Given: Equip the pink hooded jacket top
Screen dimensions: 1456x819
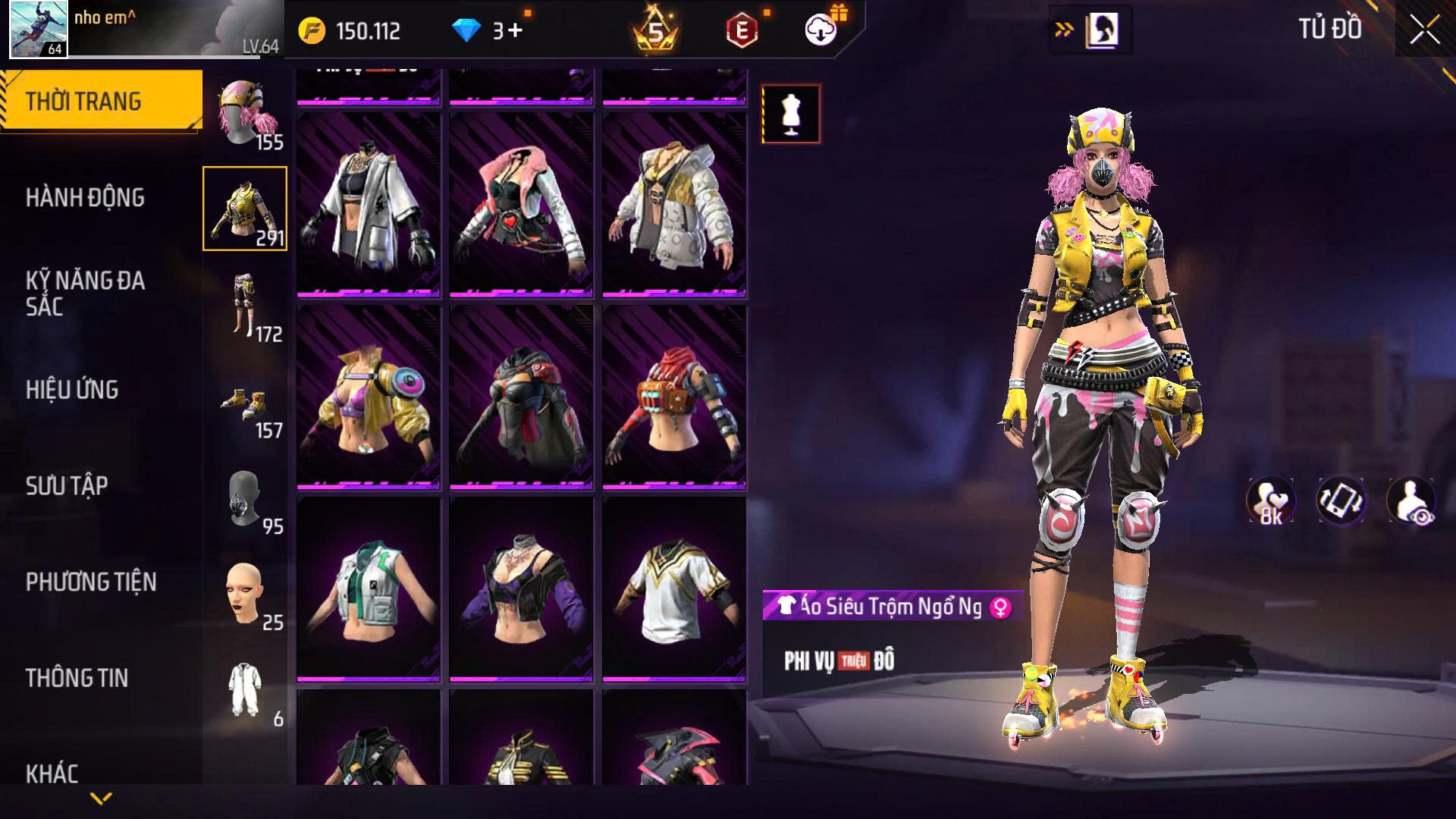Looking at the screenshot, I should point(521,205).
